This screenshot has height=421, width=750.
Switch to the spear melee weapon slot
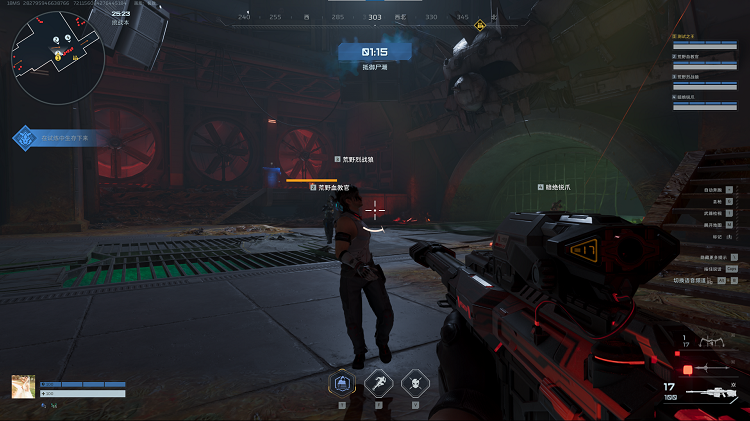pyautogui.click(x=714, y=368)
